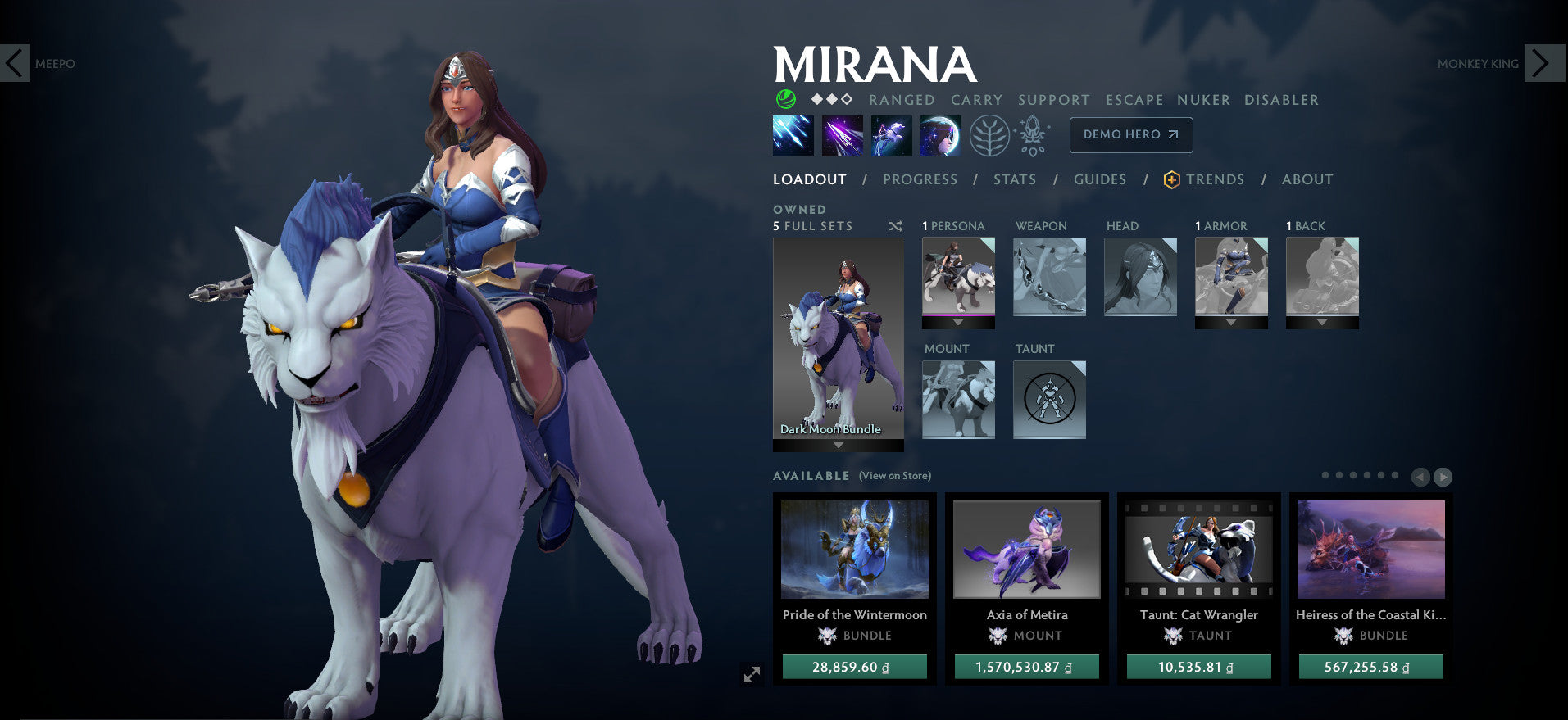This screenshot has width=1568, height=720.
Task: Open the View on Store link
Action: click(894, 475)
